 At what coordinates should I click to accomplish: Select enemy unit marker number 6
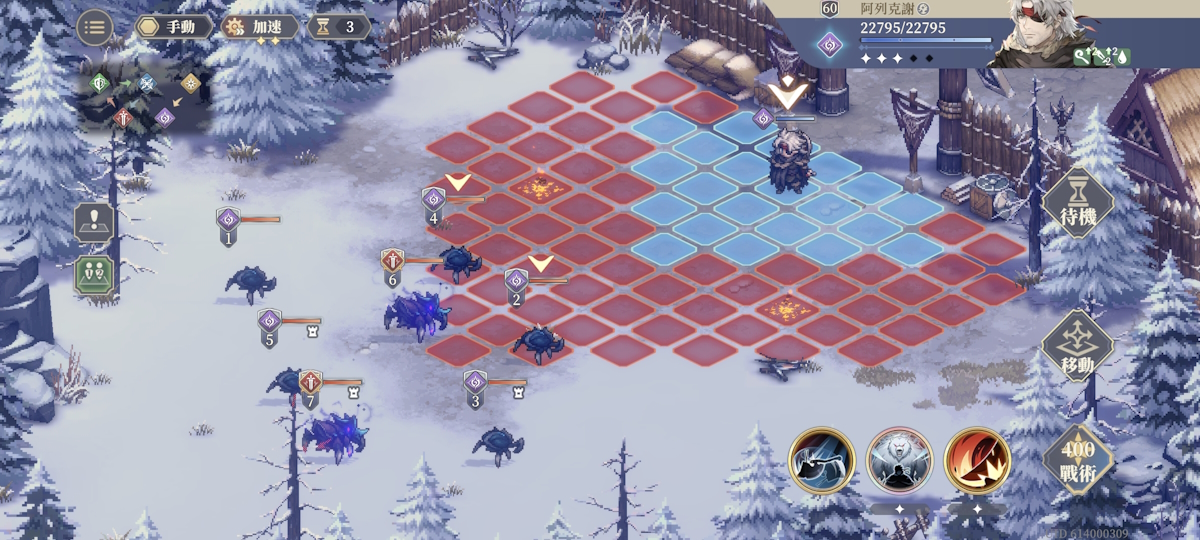click(392, 263)
